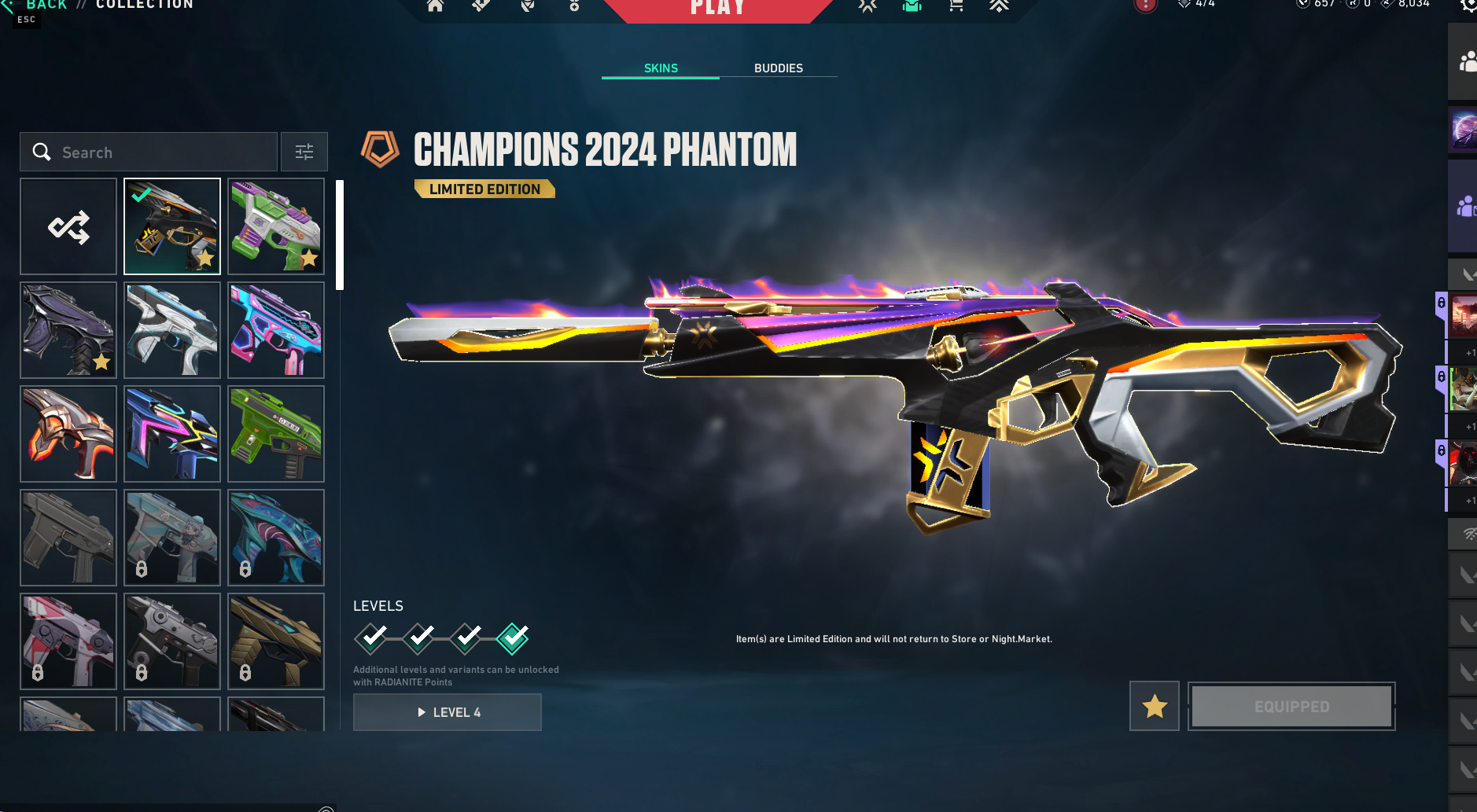Switch to the Buddies tab
Image resolution: width=1477 pixels, height=812 pixels.
coord(778,68)
